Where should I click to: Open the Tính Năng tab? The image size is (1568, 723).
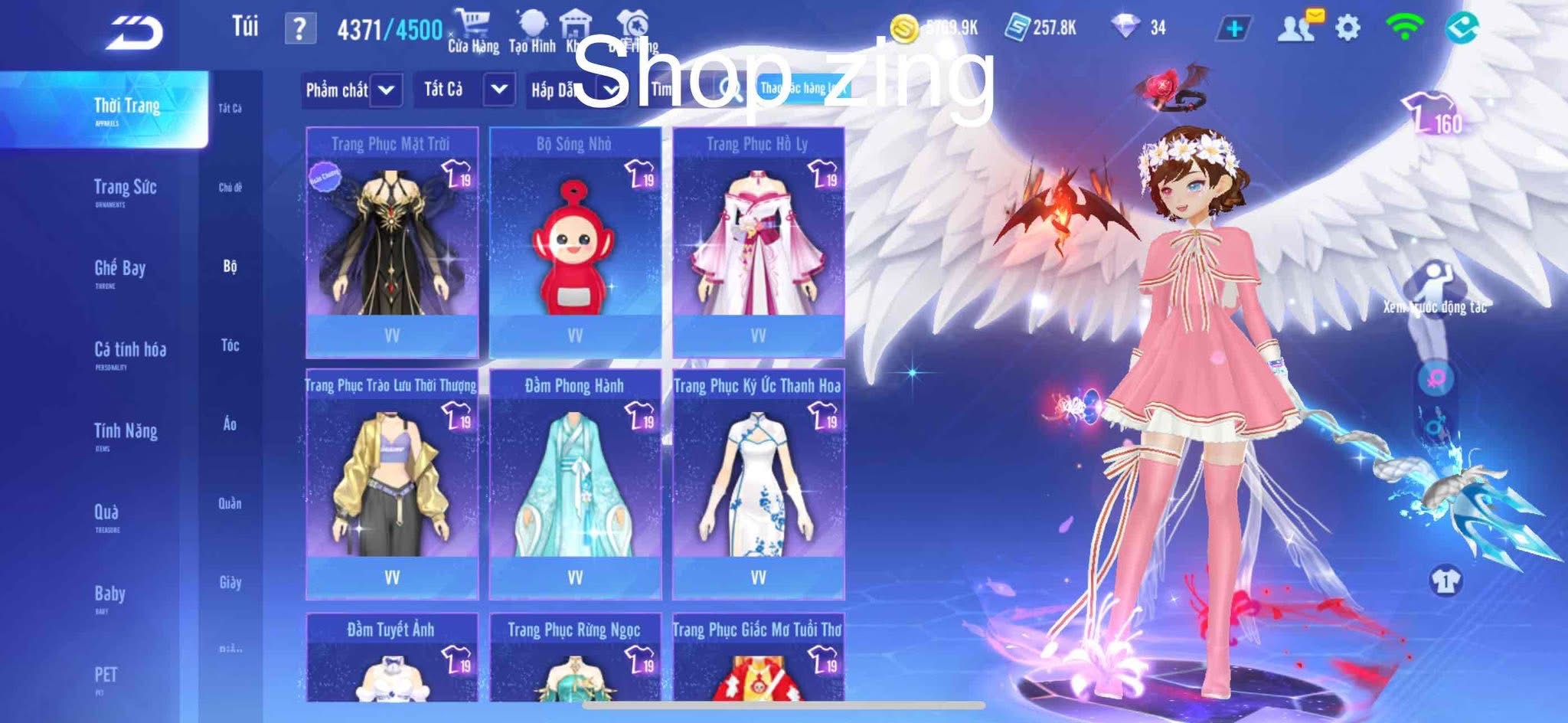(126, 434)
